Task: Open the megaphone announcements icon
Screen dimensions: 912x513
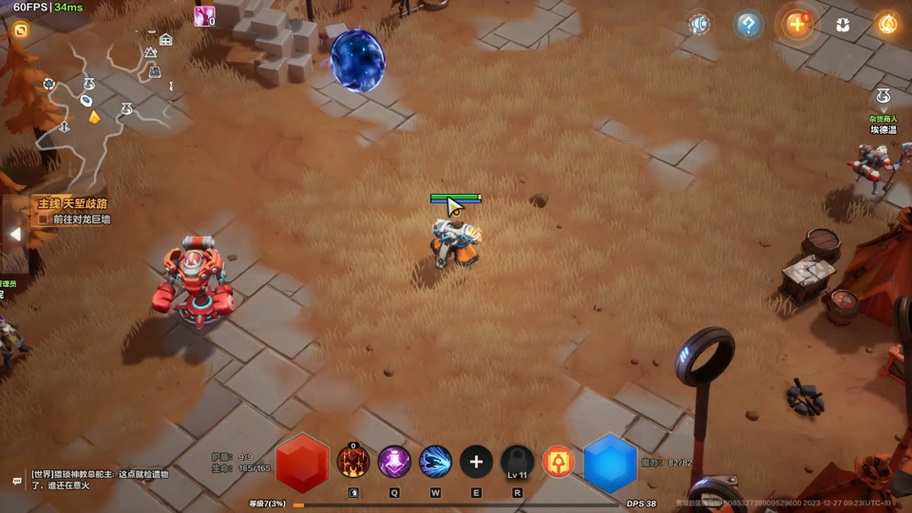Action: 700,25
